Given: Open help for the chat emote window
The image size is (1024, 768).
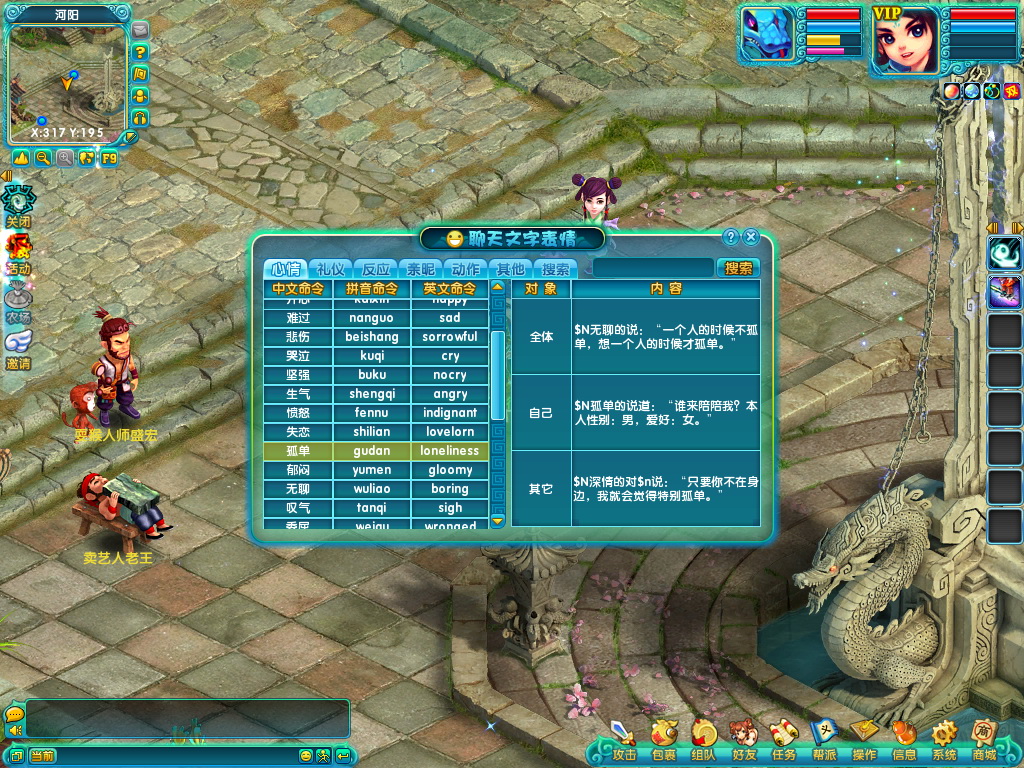Looking at the screenshot, I should pyautogui.click(x=731, y=237).
